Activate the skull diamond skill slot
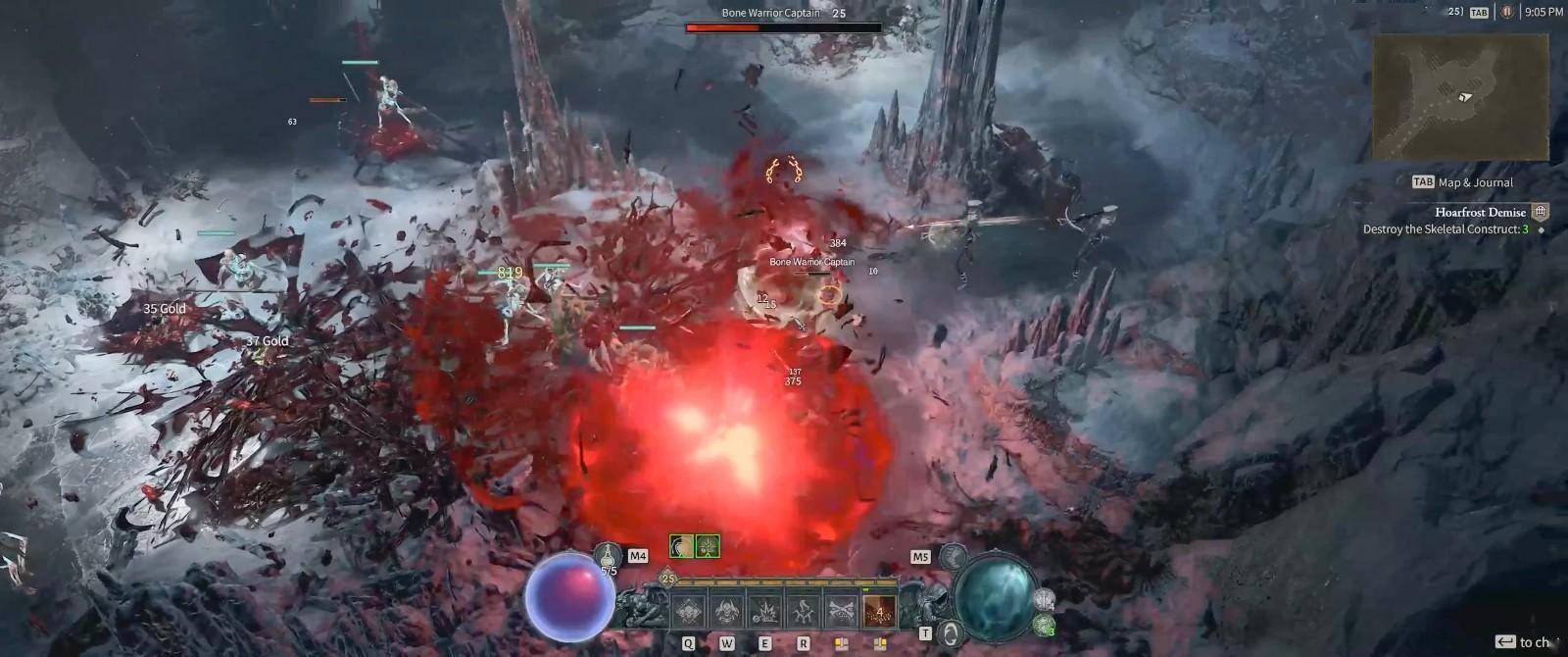The width and height of the screenshot is (1568, 657). coord(690,609)
